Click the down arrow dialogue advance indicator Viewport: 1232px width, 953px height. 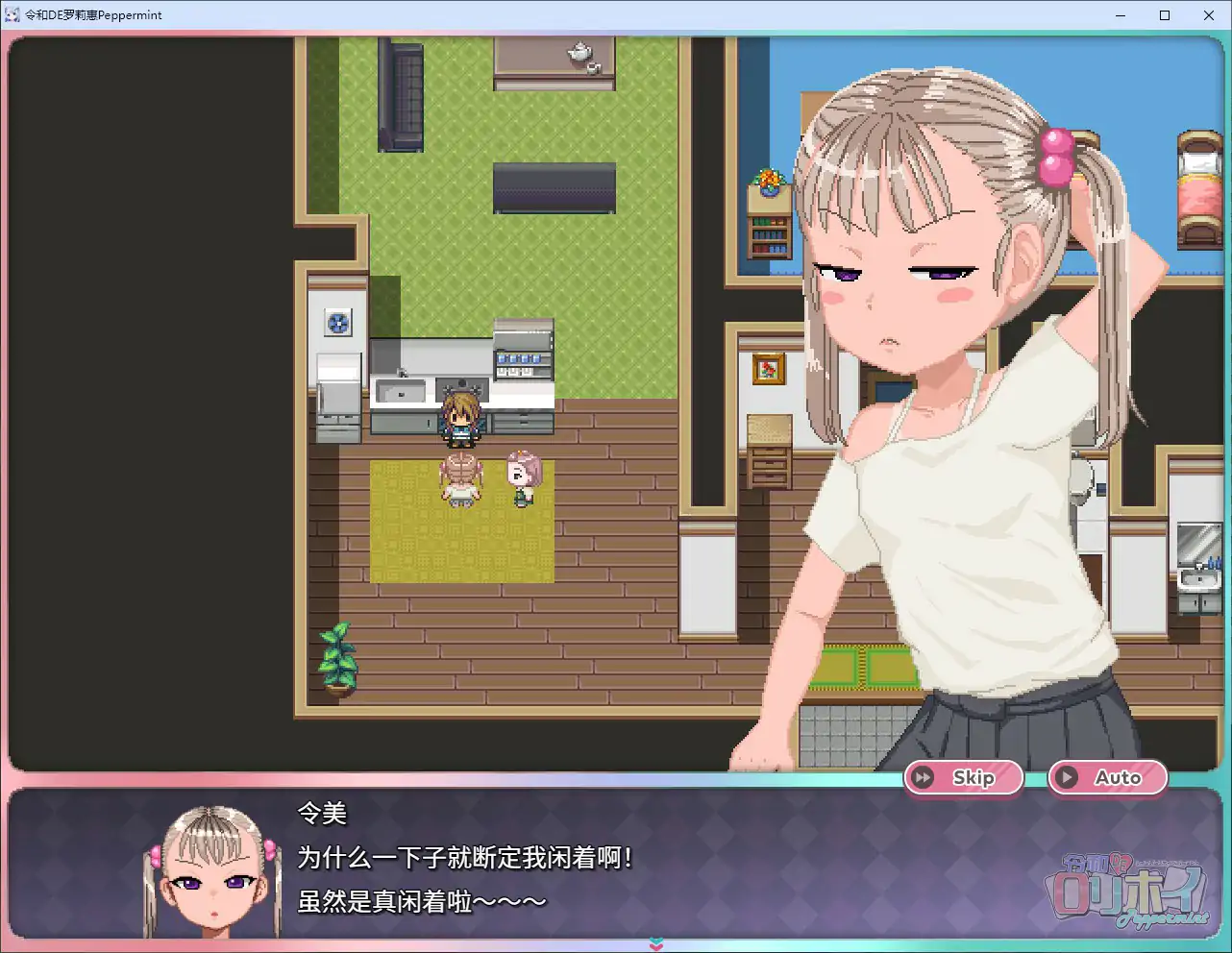pos(654,944)
